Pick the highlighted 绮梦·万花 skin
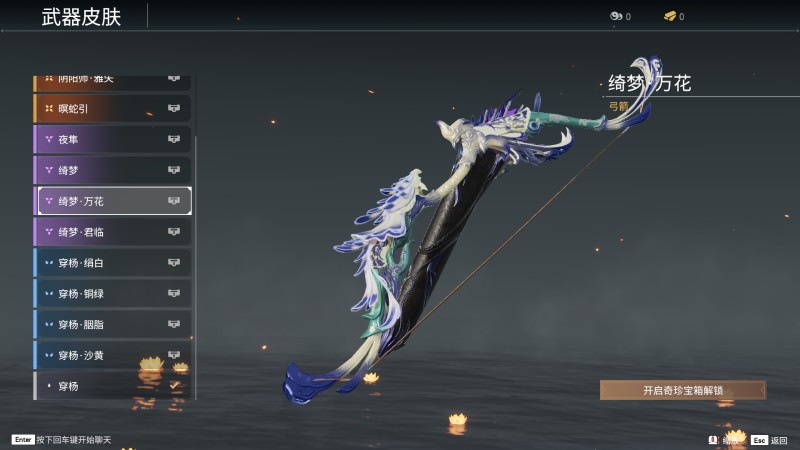Screen dimensions: 800x450 coord(114,201)
